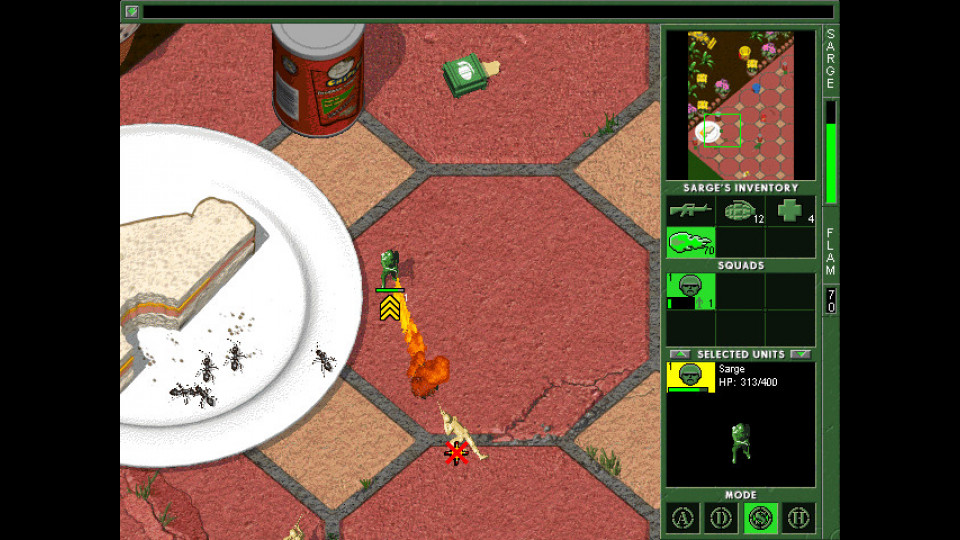Switch to mode A
The image size is (960, 540).
pos(683,518)
